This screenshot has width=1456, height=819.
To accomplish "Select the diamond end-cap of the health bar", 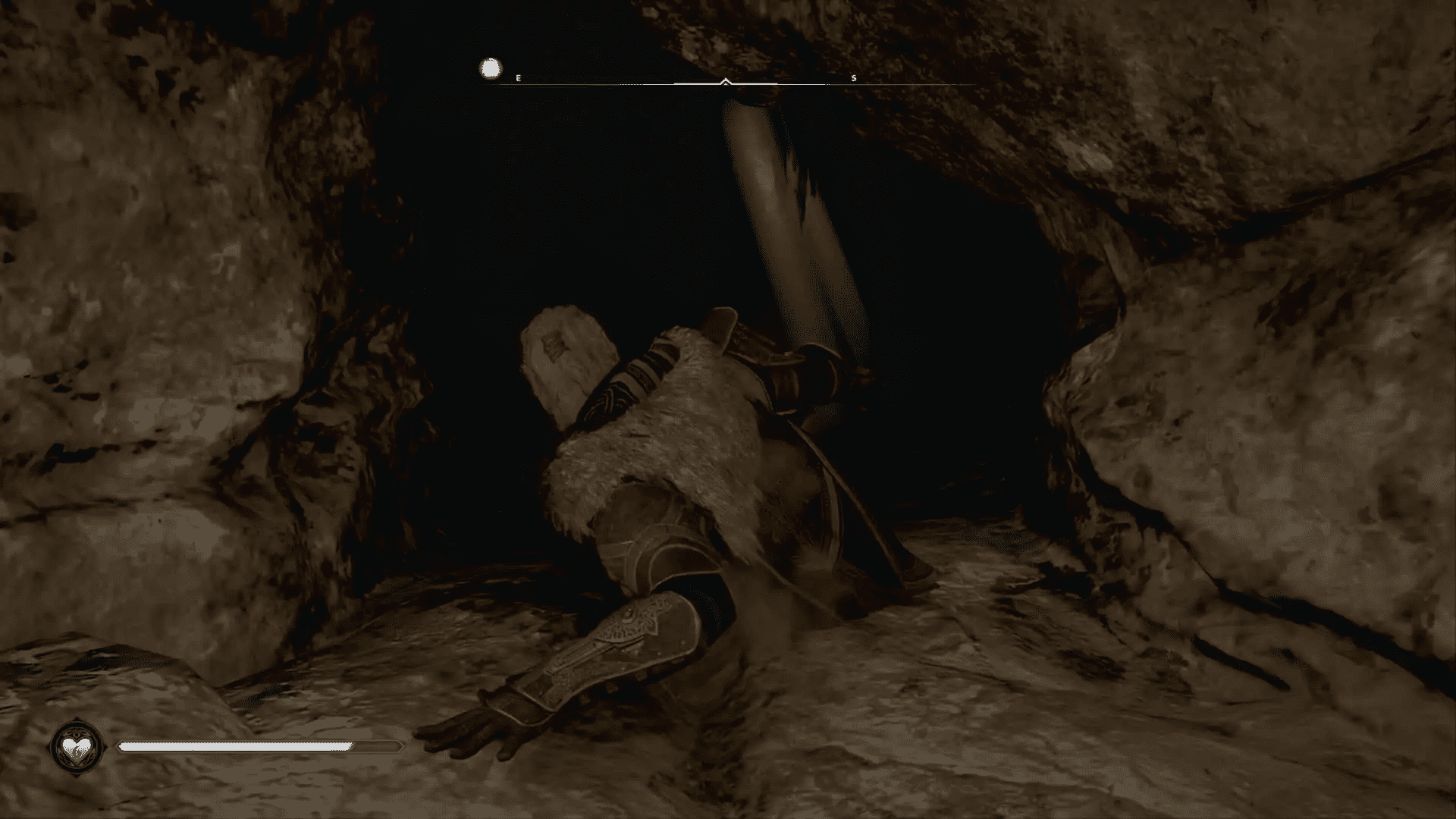I will tap(400, 747).
